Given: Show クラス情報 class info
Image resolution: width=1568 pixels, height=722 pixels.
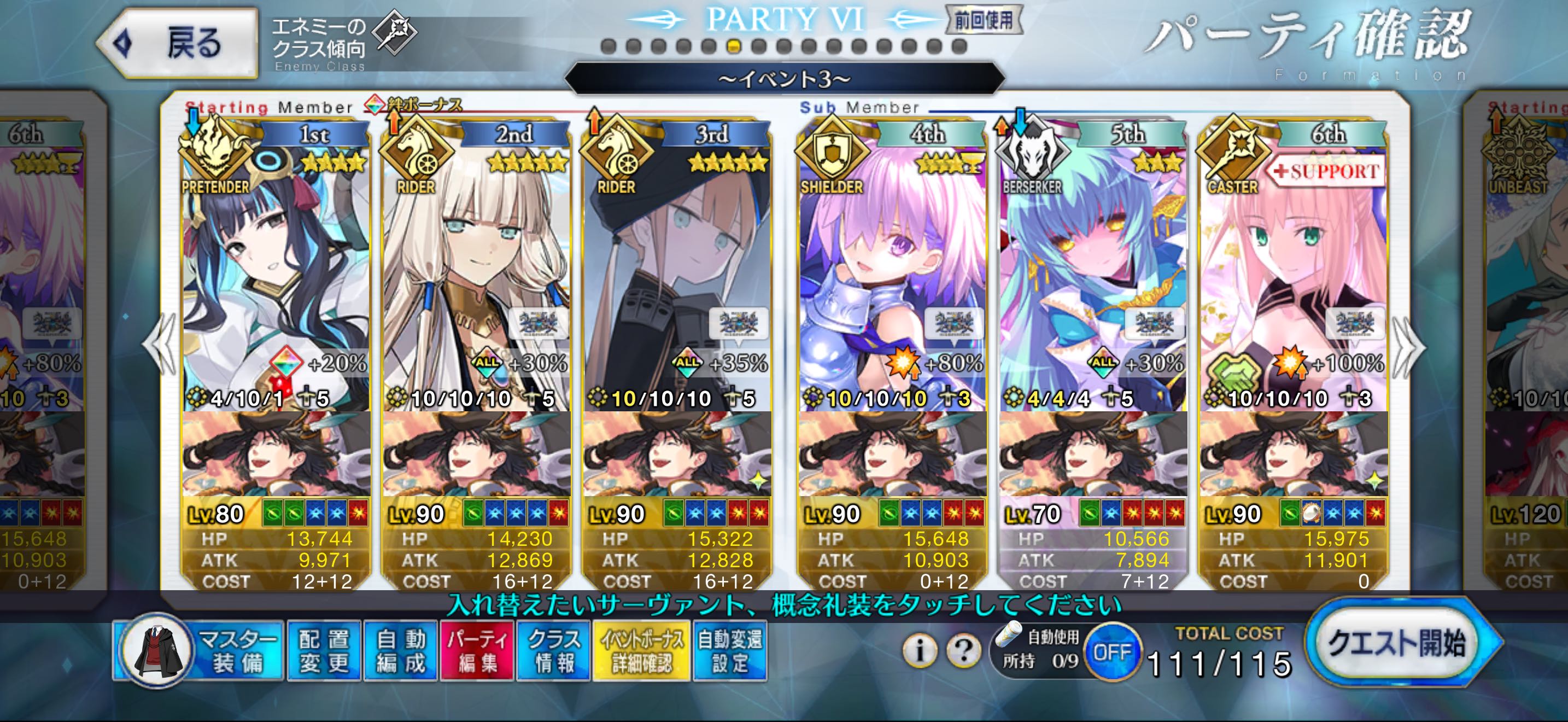Looking at the screenshot, I should (553, 651).
